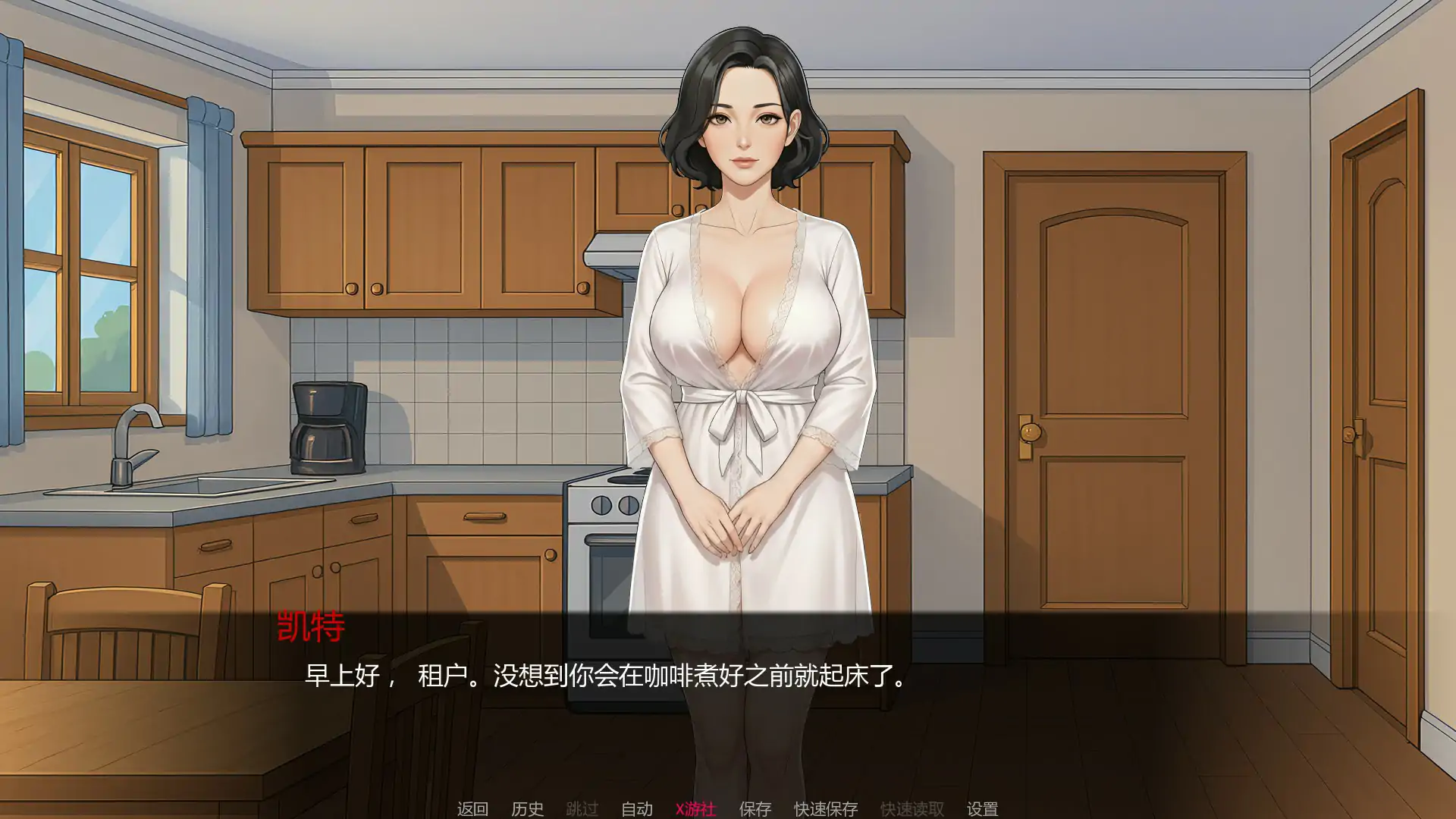
Task: Click 返回 to go back
Action: [472, 808]
